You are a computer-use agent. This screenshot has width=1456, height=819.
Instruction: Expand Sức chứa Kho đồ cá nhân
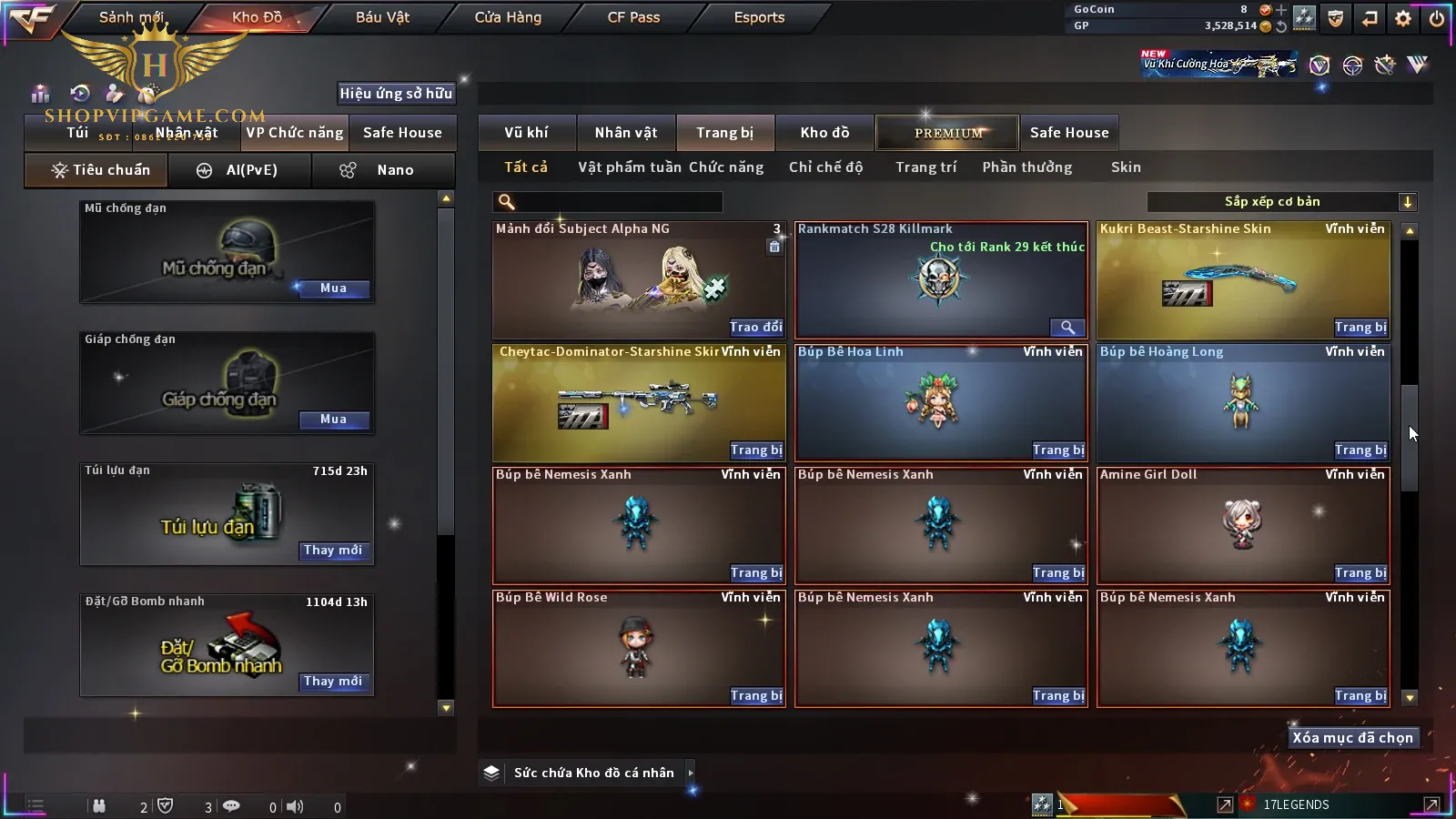pyautogui.click(x=691, y=773)
